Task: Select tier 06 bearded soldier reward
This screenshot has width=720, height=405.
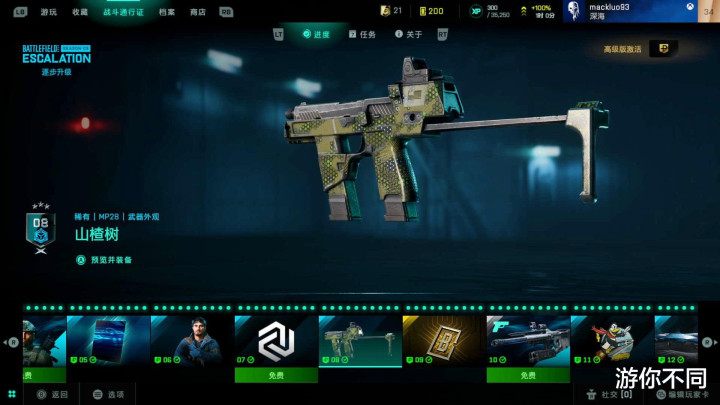Action: pyautogui.click(x=192, y=341)
